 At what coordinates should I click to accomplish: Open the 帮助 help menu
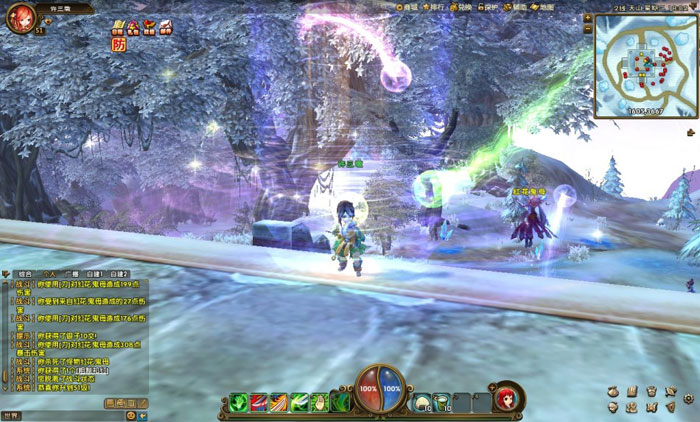click(518, 7)
